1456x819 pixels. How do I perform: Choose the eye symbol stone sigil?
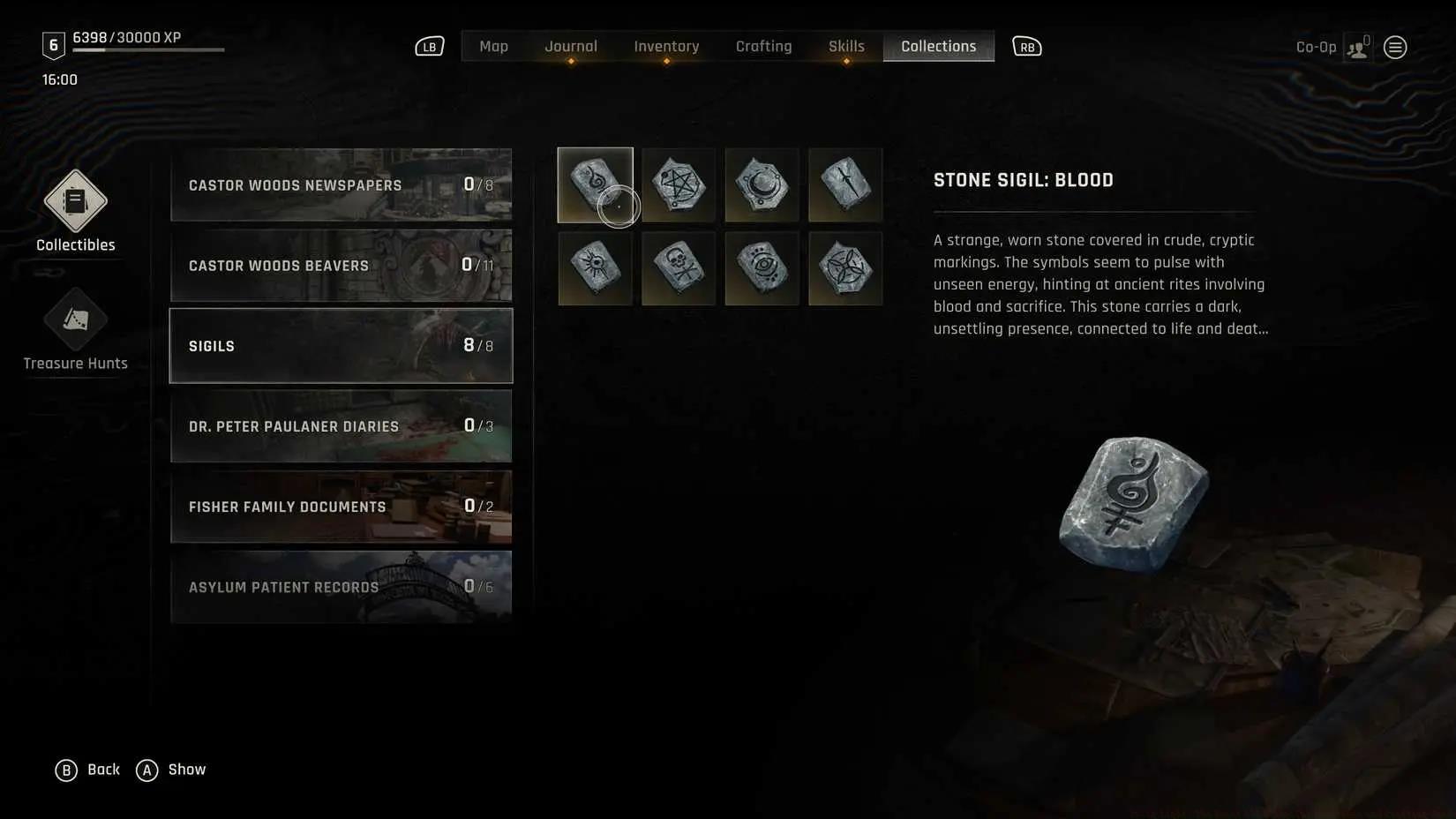click(x=762, y=268)
